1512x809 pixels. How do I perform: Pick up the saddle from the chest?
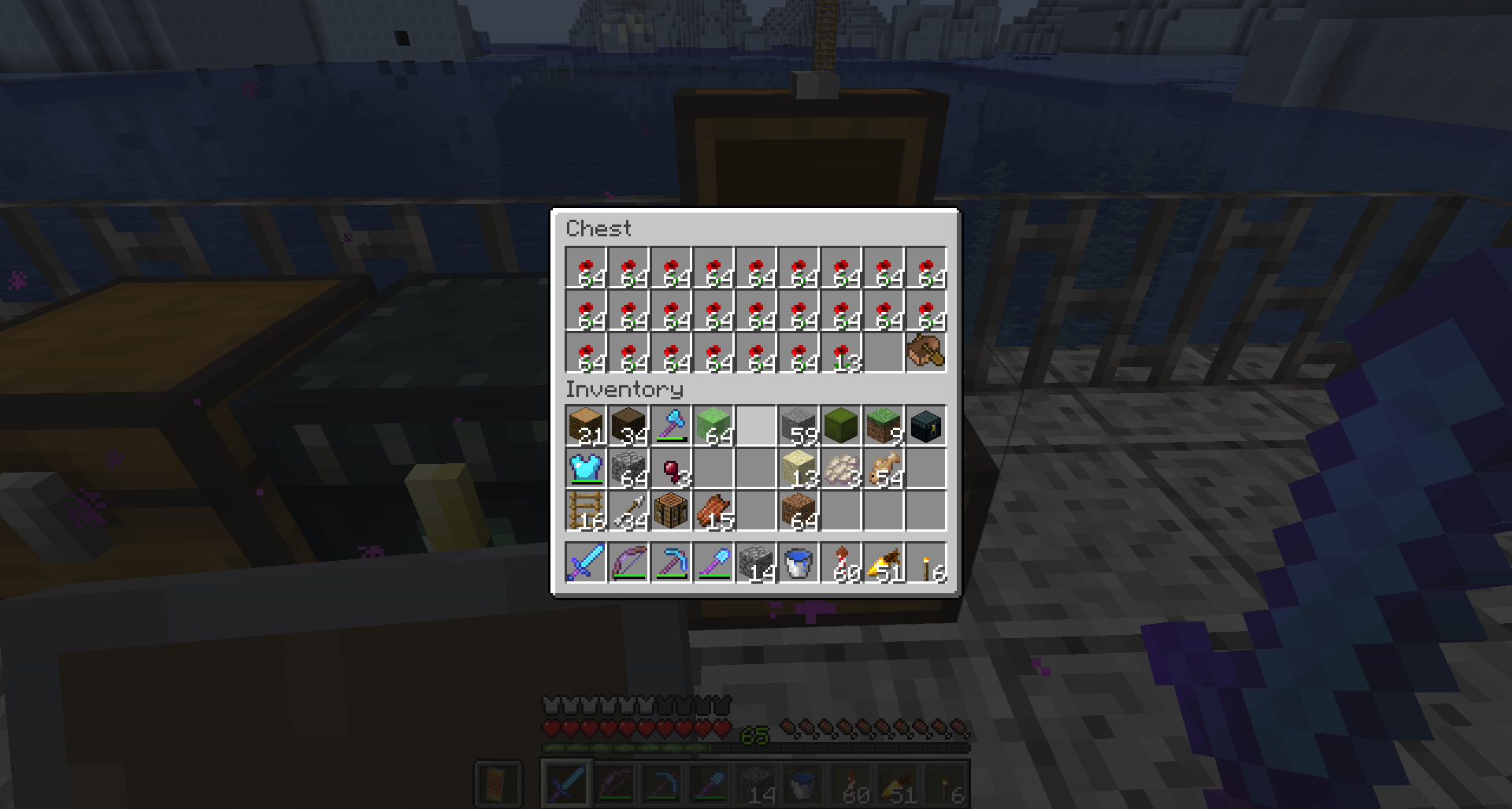[926, 352]
